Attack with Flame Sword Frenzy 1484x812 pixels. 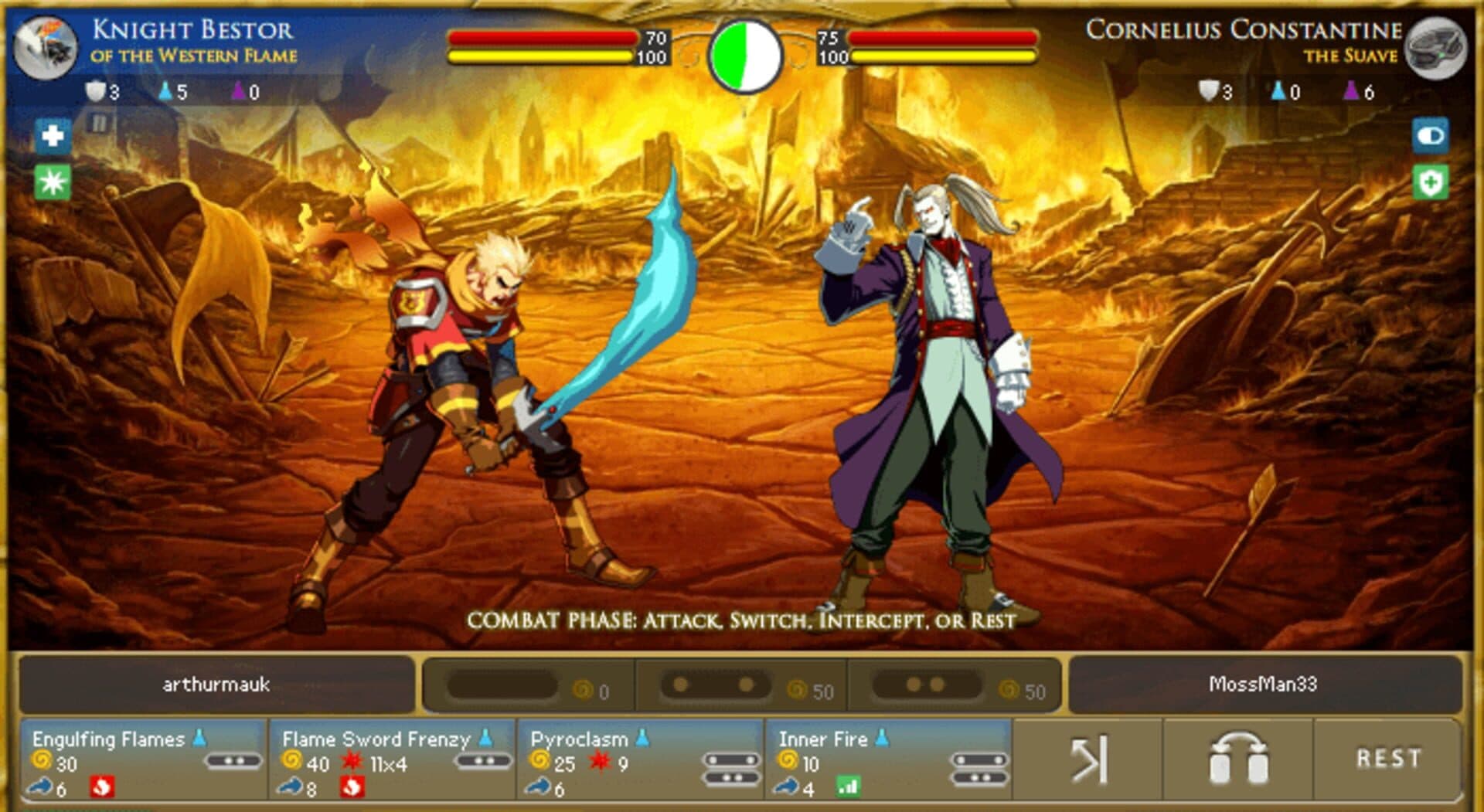(392, 761)
